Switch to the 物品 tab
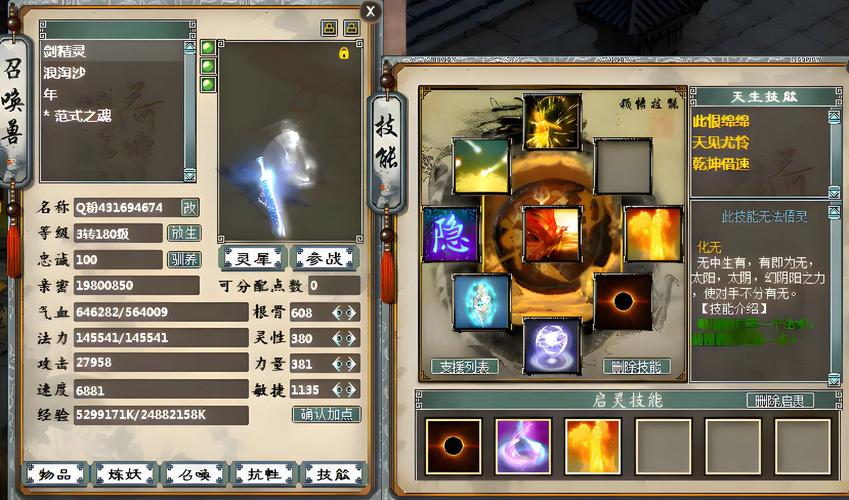 coord(54,475)
